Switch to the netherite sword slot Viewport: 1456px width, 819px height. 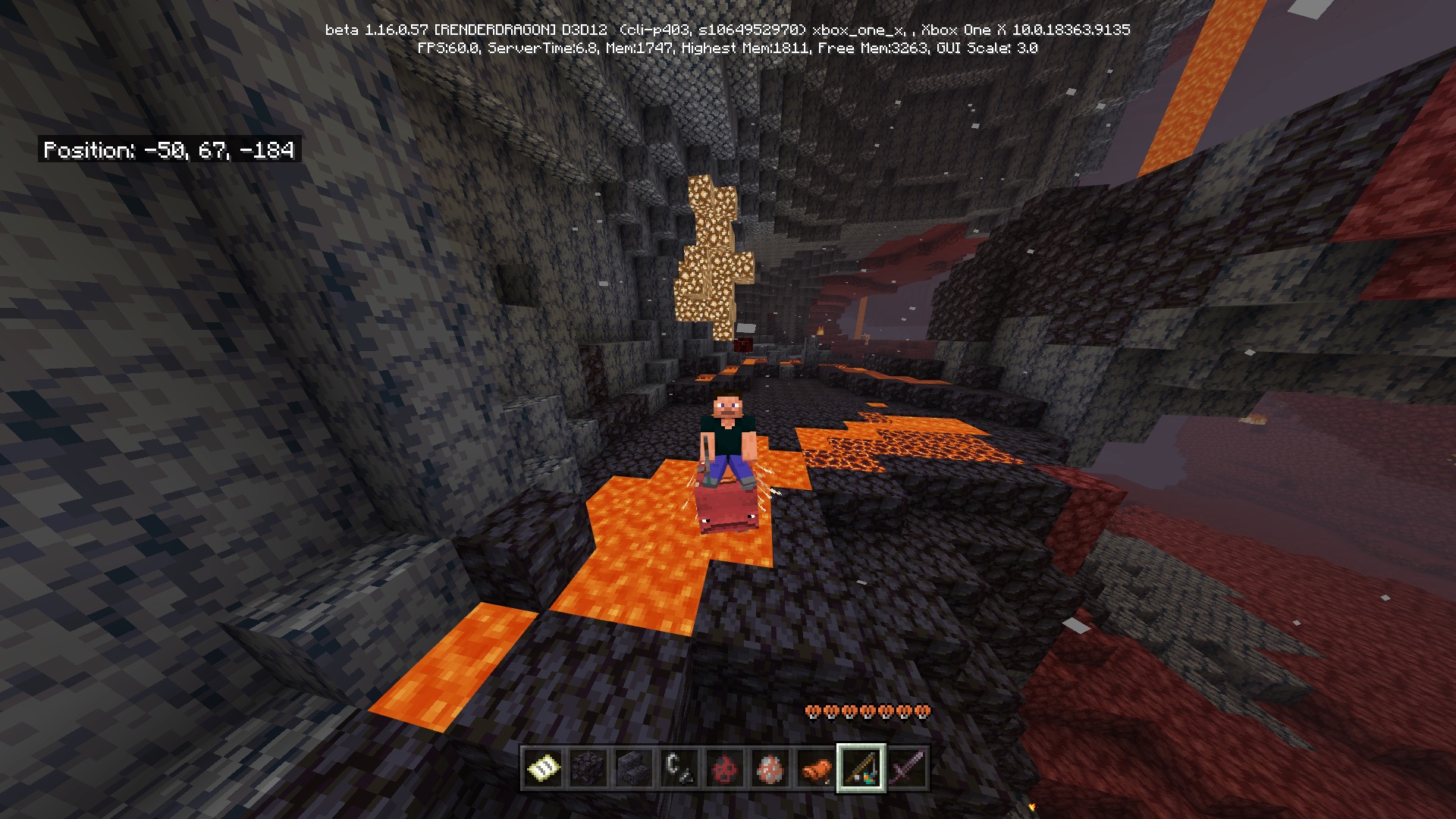pos(906,768)
